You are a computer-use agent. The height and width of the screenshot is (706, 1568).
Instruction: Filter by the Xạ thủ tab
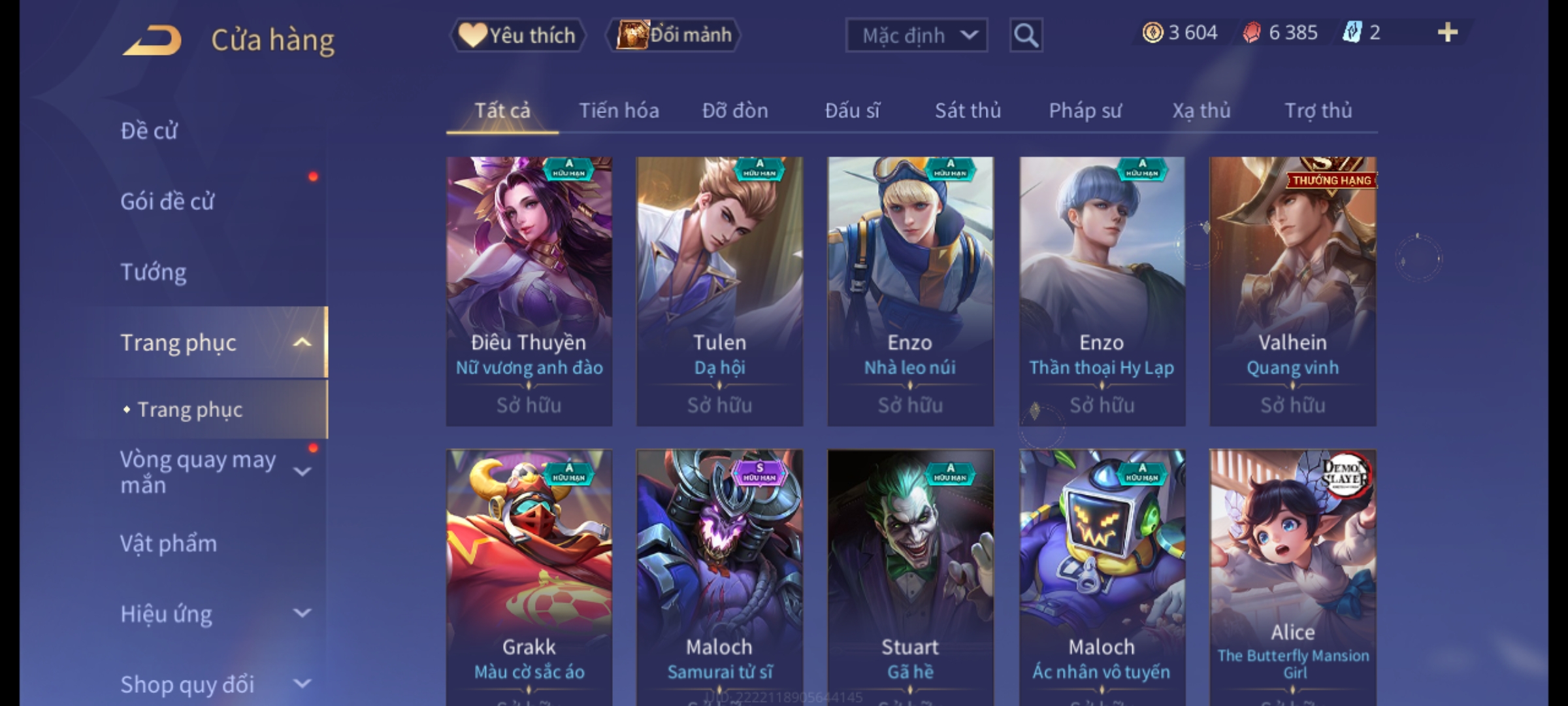(1201, 110)
